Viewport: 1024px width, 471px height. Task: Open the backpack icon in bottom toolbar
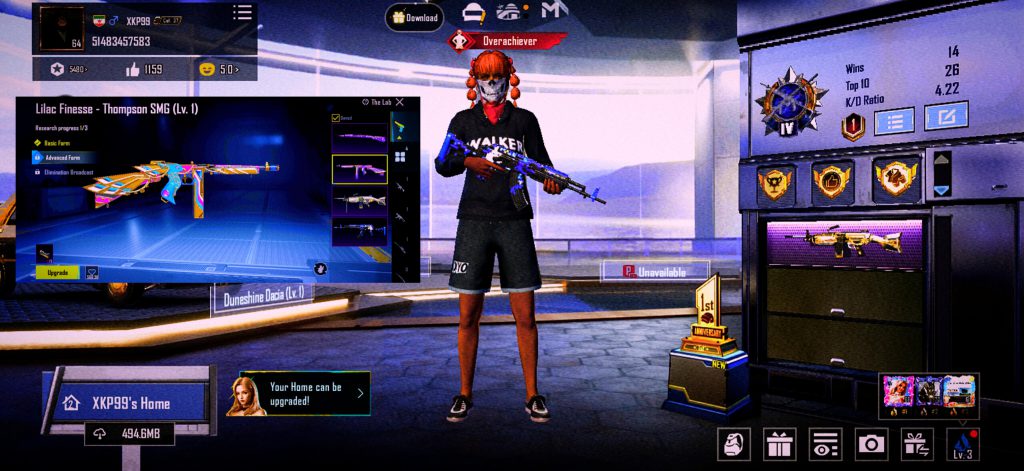[732, 444]
